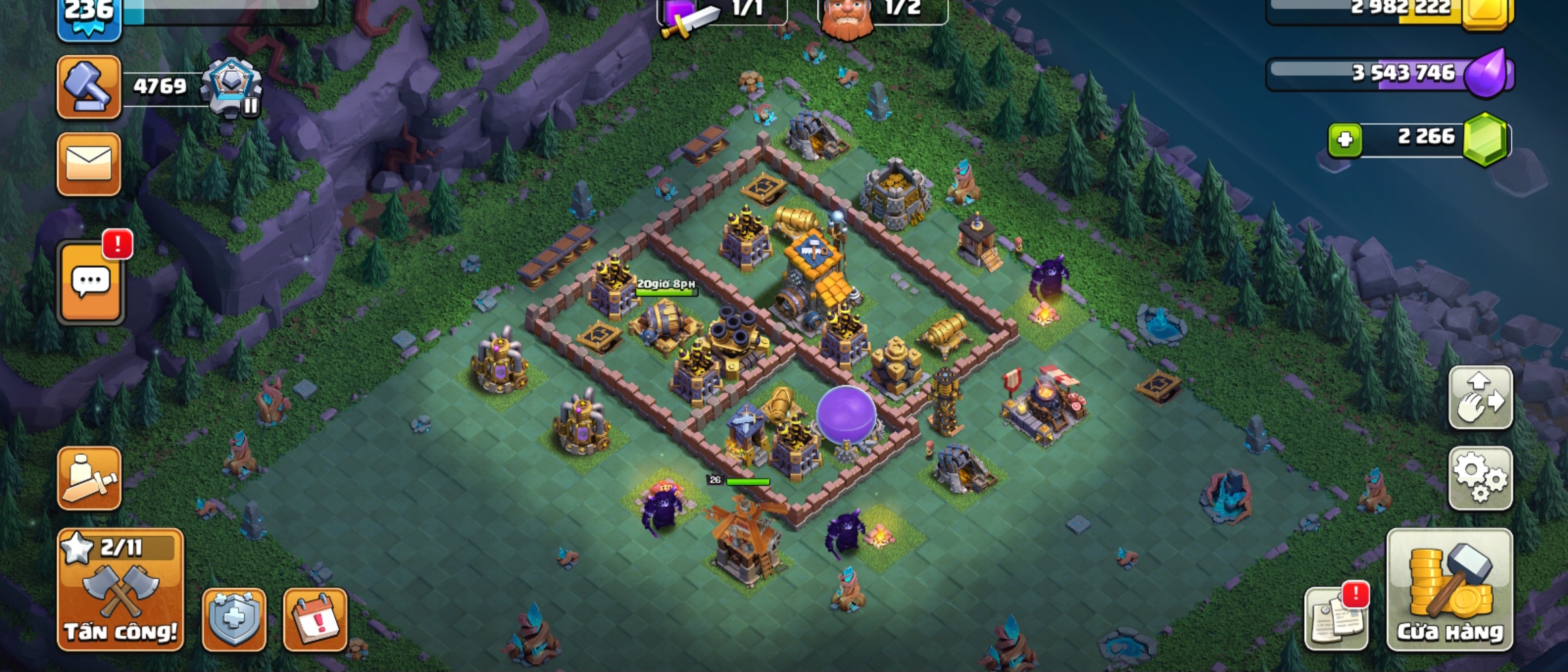The height and width of the screenshot is (672, 1568).
Task: Open the hammer builder base button
Action: tap(89, 88)
